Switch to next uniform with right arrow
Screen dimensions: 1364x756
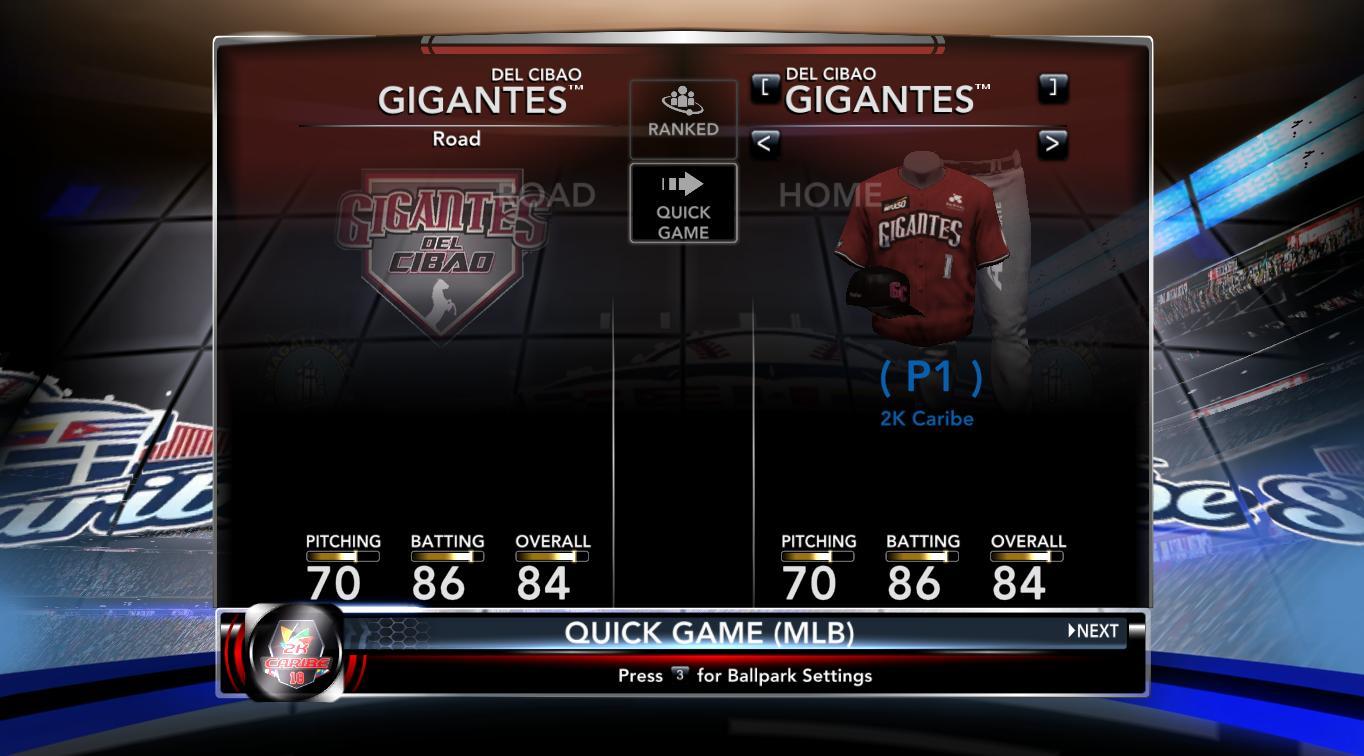(x=1052, y=144)
